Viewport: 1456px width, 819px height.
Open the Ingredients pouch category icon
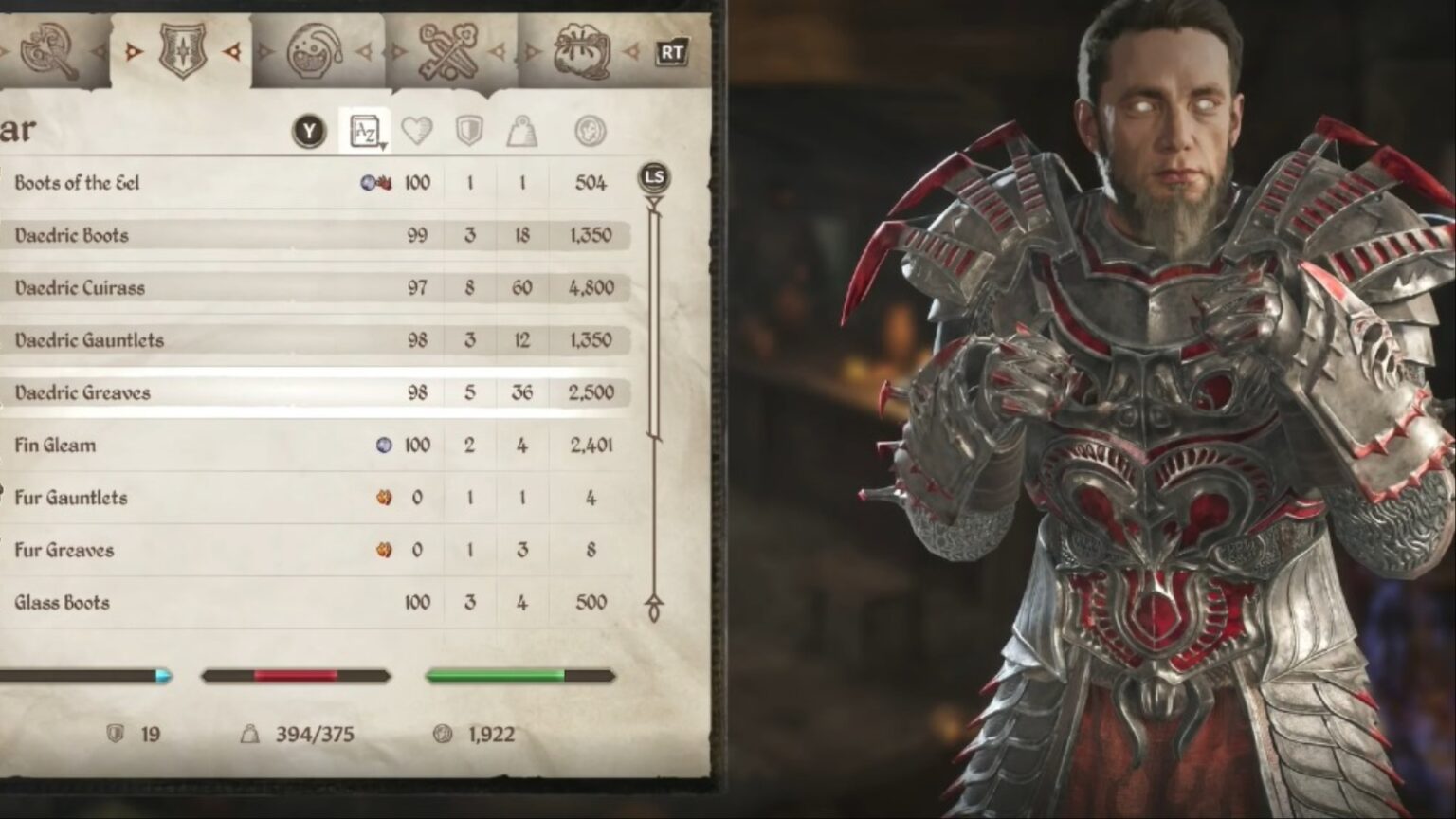click(x=580, y=49)
